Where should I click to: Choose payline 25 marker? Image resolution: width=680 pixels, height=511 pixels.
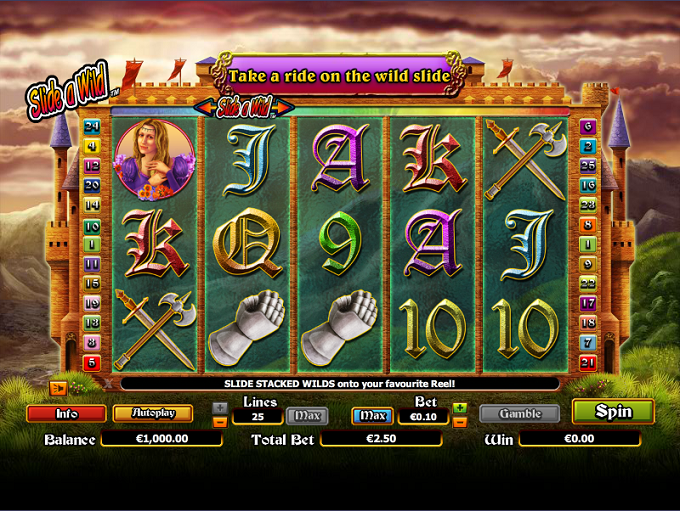pos(588,165)
